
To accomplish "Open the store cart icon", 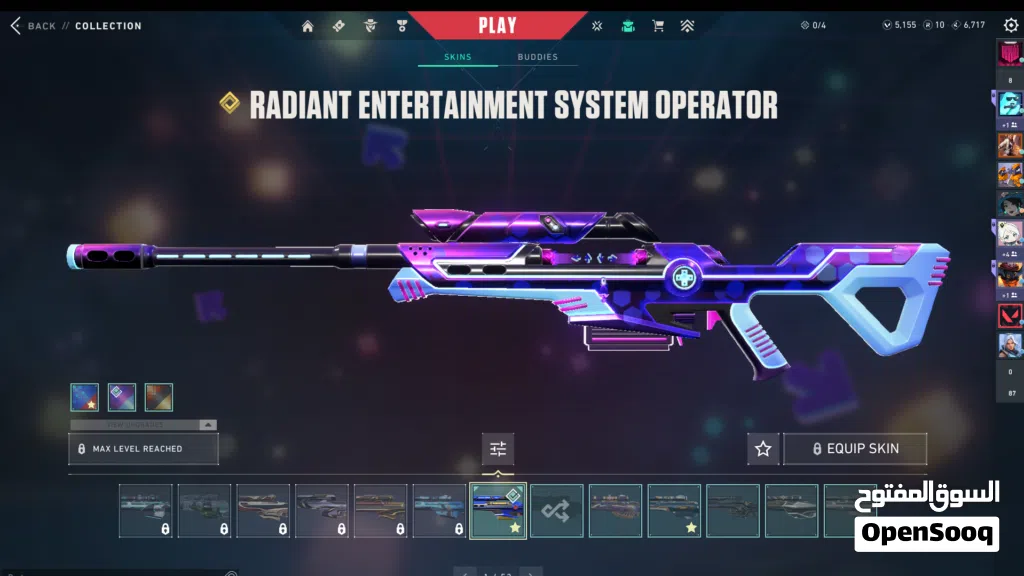I will pyautogui.click(x=657, y=26).
